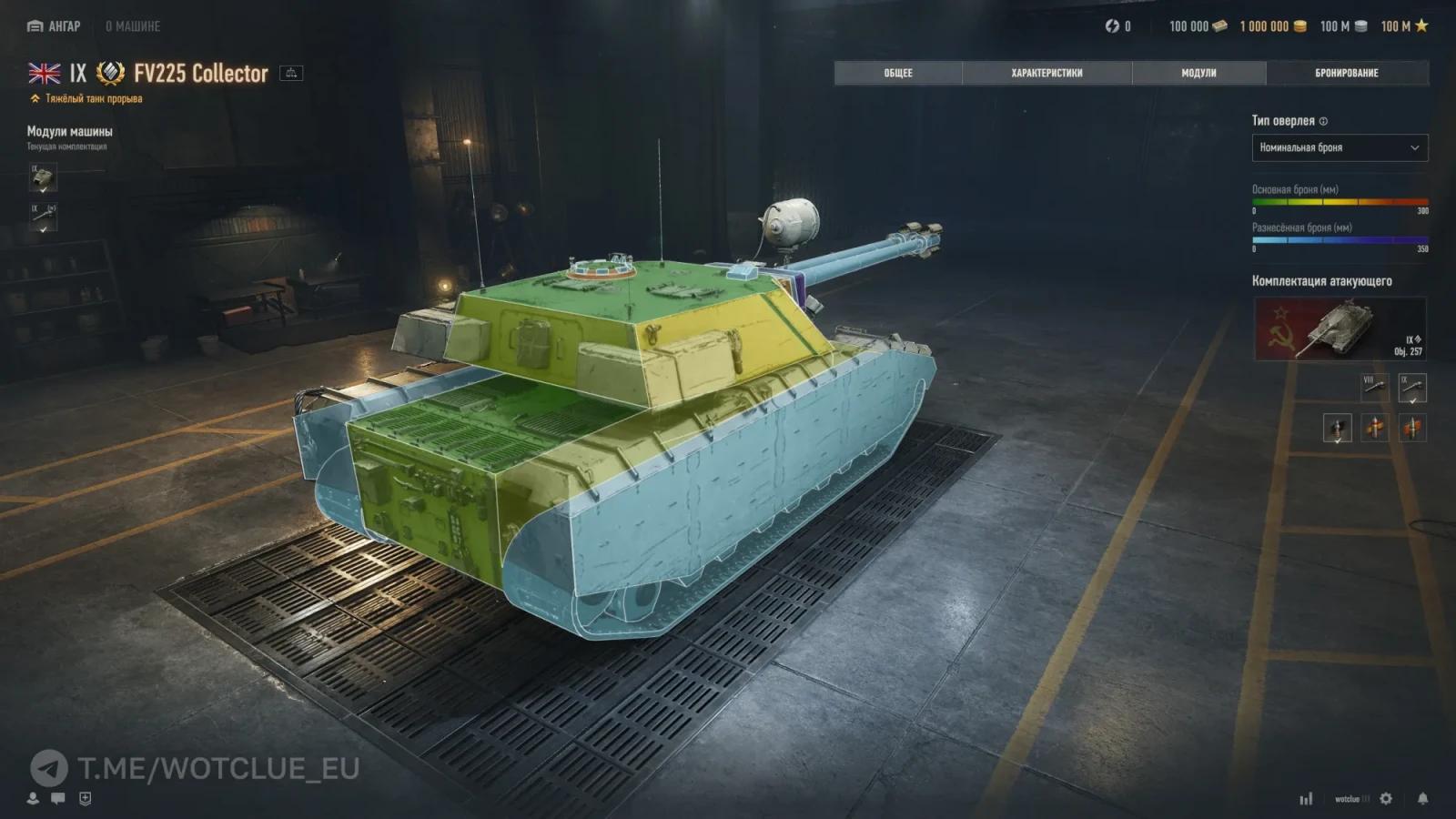
Task: Switch to the ХАРАКТЕРИСТИКИ tab
Action: tap(1048, 74)
